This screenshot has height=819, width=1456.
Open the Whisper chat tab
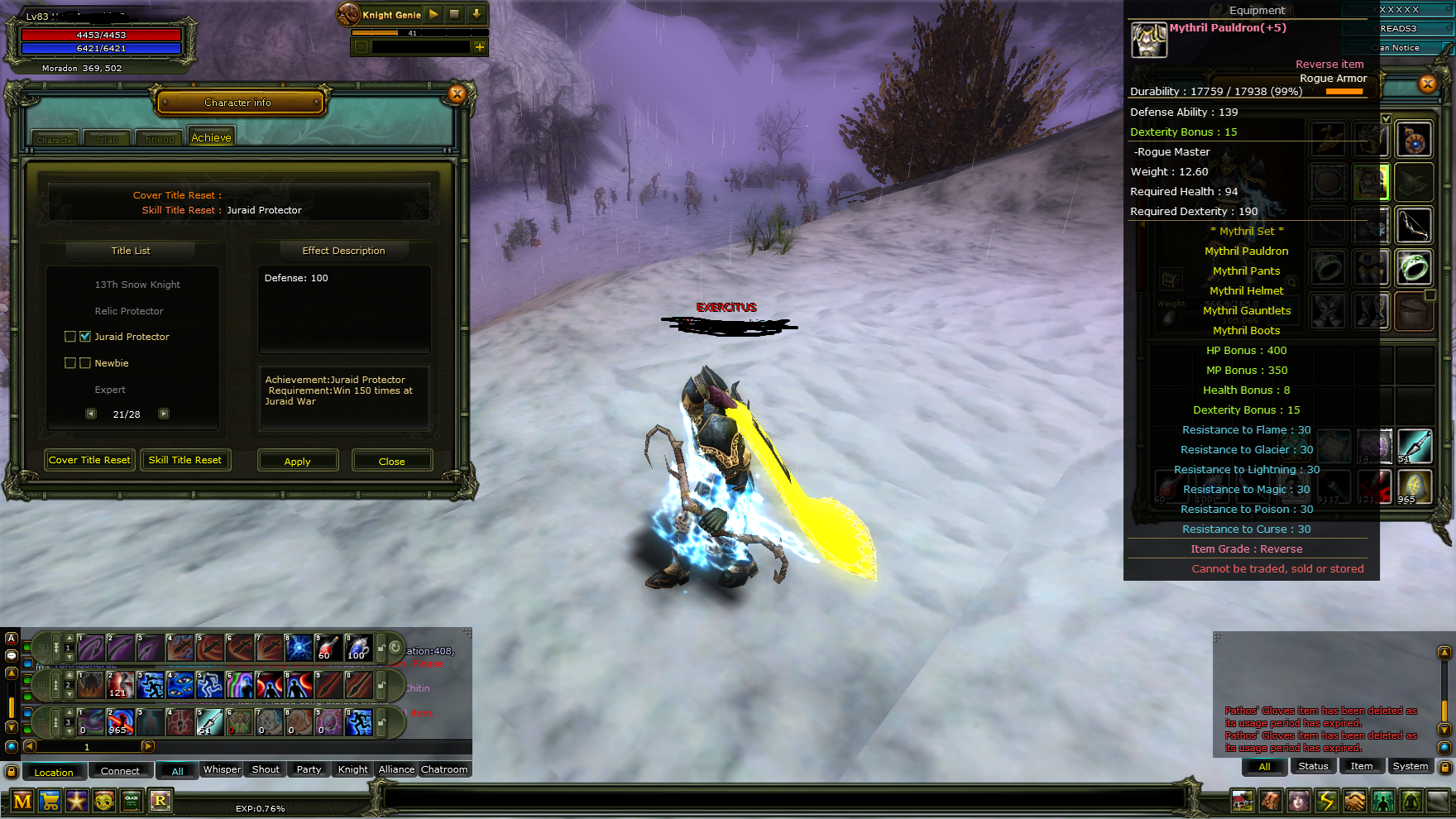[x=221, y=769]
